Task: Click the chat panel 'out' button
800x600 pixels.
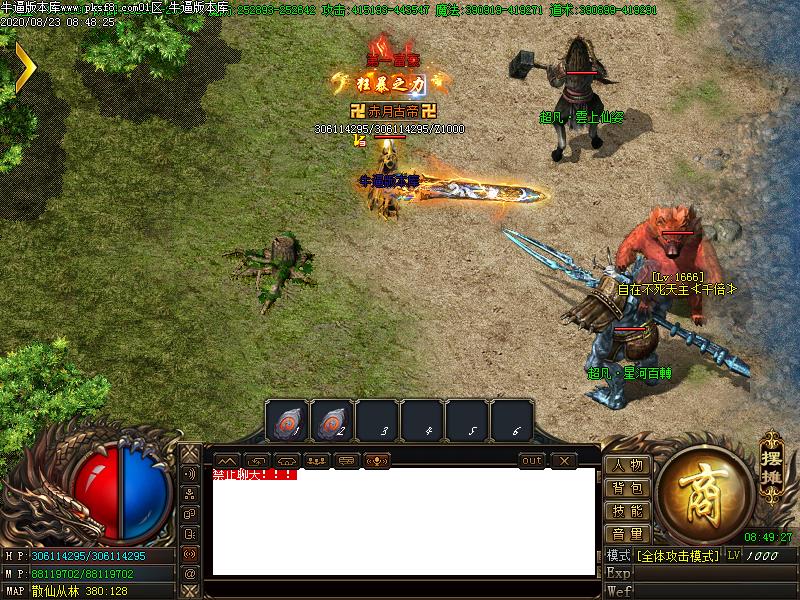Action: (532, 461)
